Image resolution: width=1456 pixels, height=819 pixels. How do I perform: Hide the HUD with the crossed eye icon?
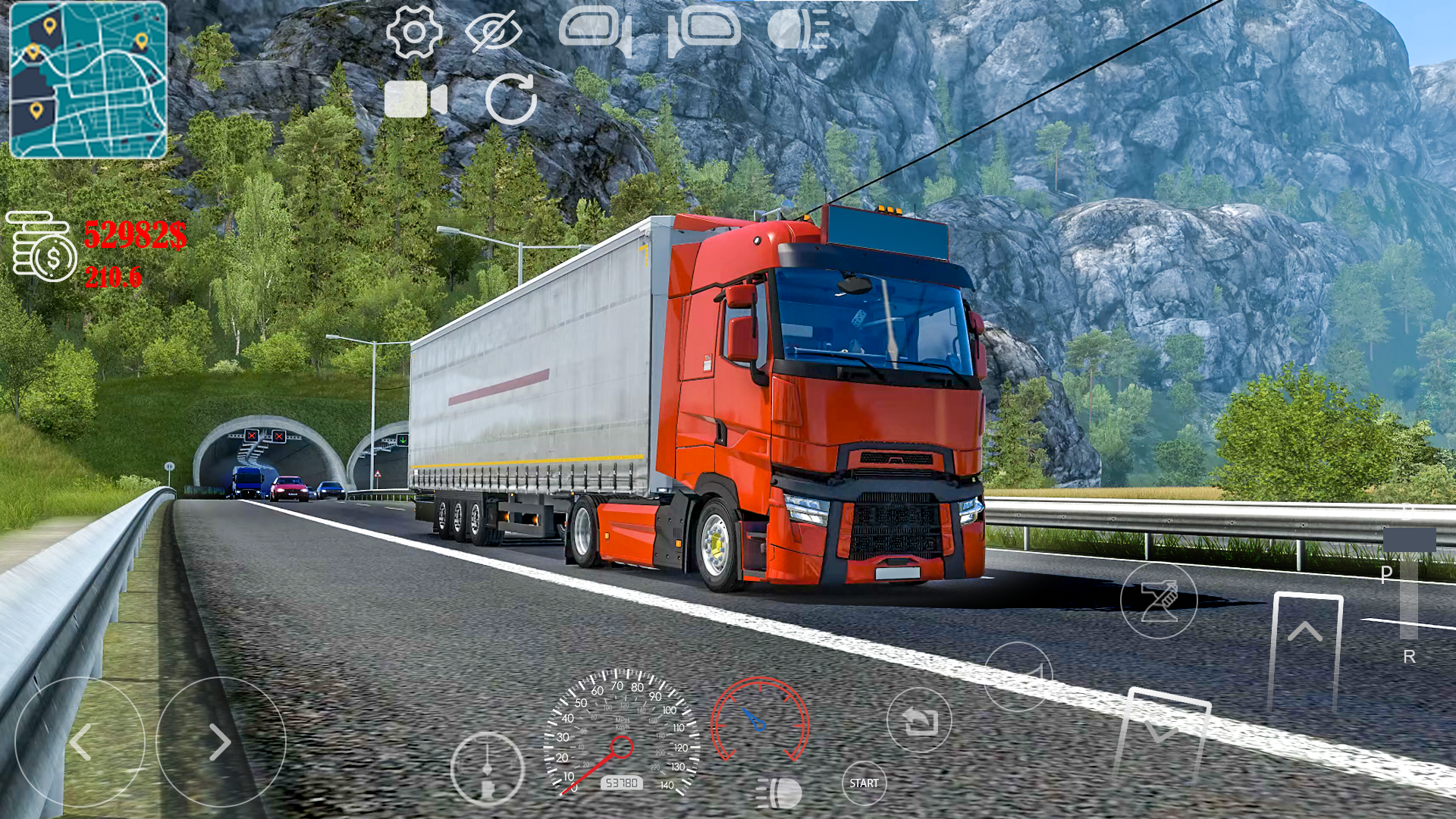point(494,32)
